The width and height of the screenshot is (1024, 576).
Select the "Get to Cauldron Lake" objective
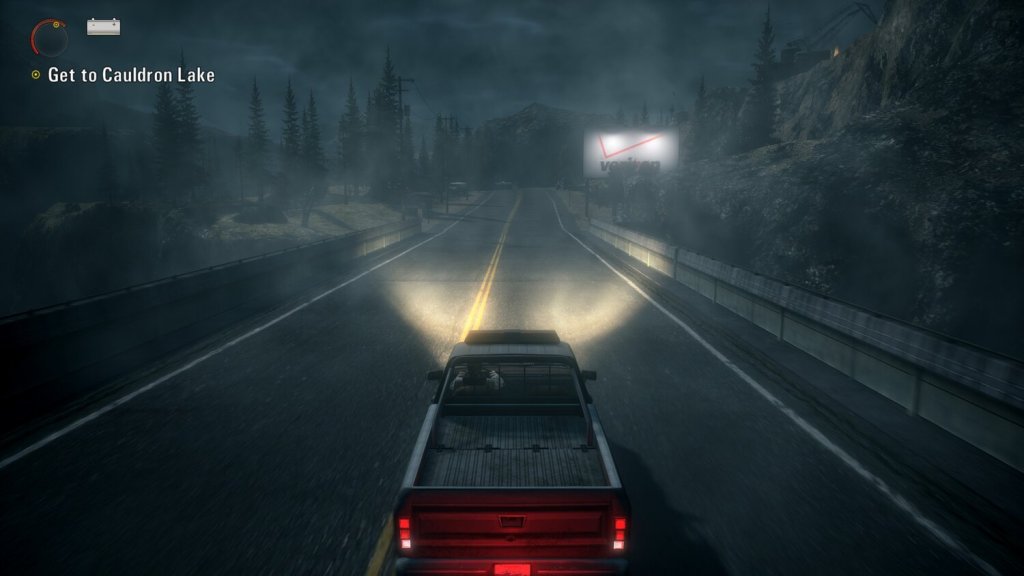130,75
